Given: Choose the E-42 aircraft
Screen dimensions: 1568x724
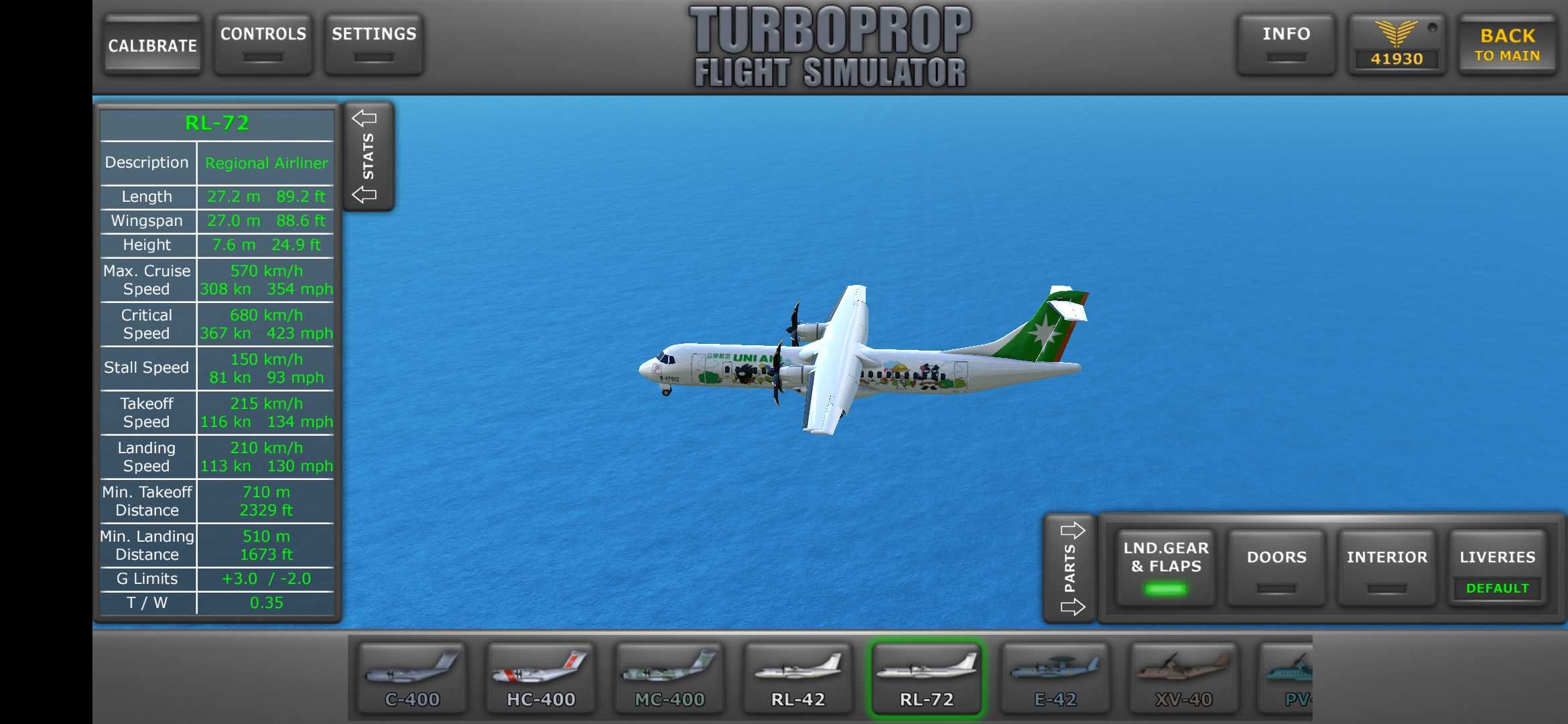Looking at the screenshot, I should (x=1055, y=678).
